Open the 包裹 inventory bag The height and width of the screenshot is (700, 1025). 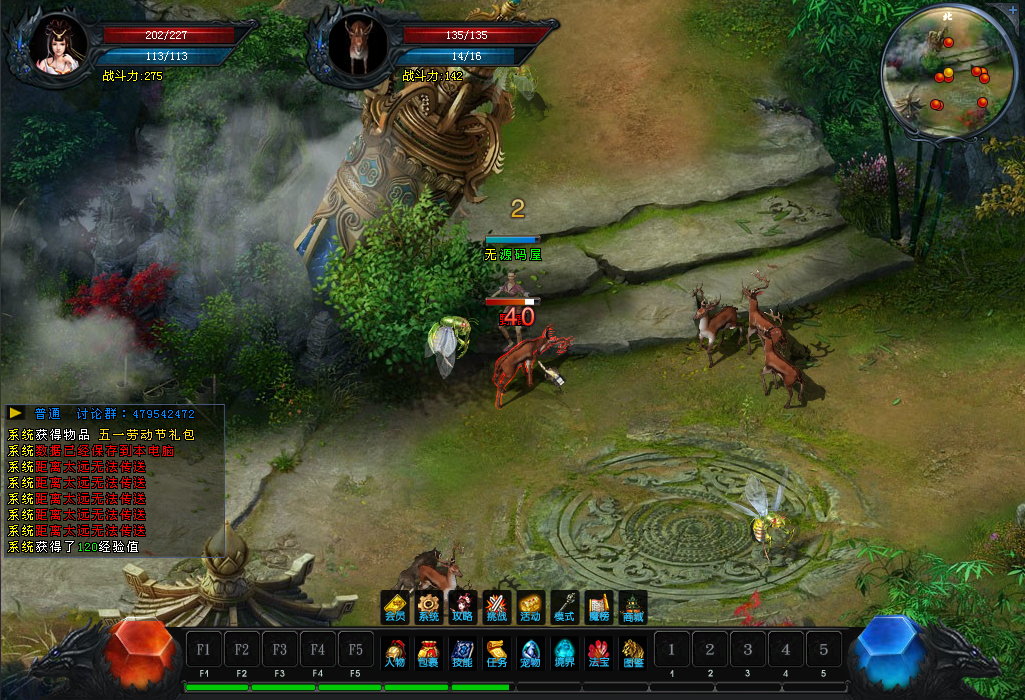click(428, 653)
